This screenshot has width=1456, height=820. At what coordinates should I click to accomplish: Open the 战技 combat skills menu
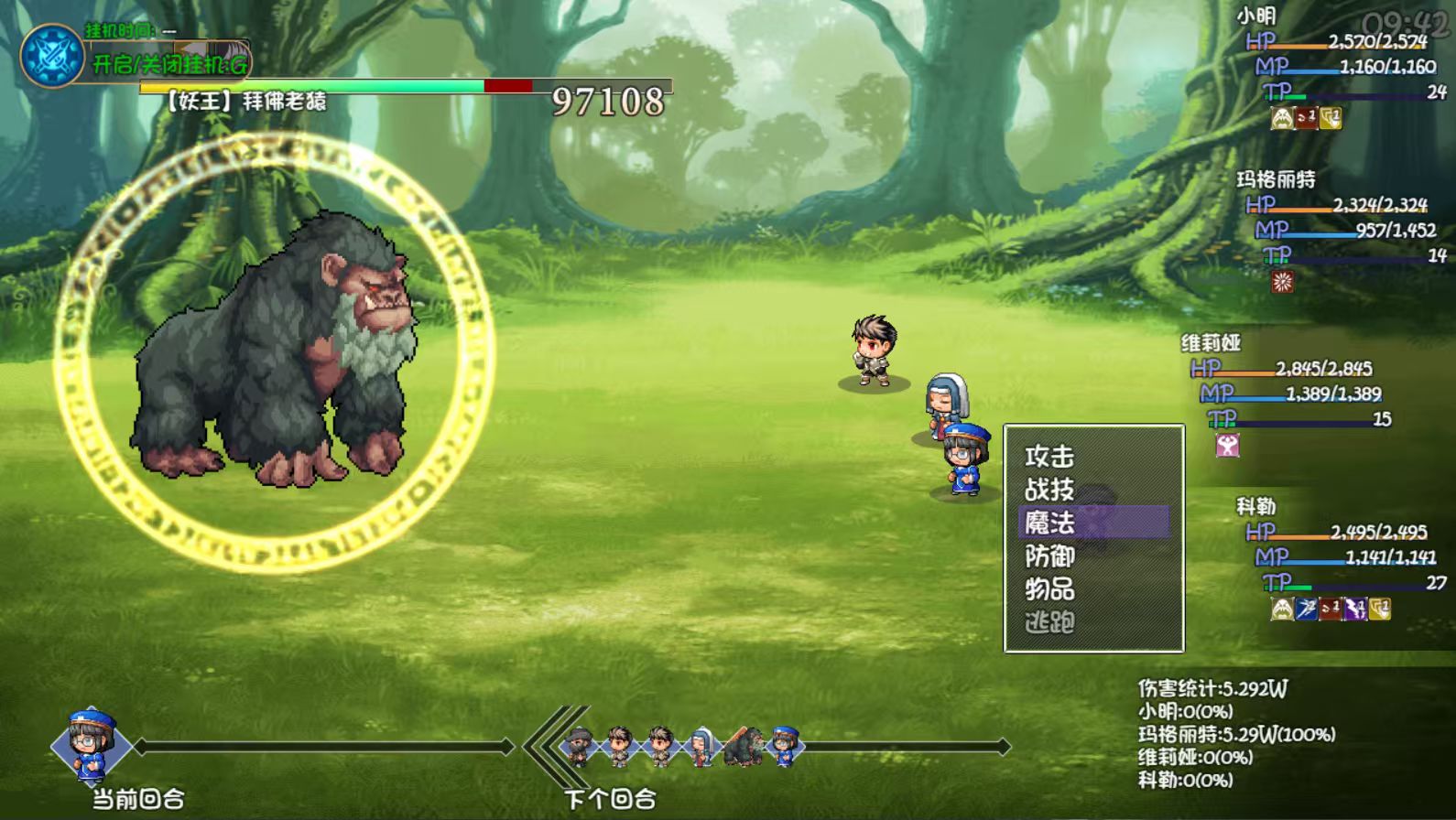tap(1049, 490)
